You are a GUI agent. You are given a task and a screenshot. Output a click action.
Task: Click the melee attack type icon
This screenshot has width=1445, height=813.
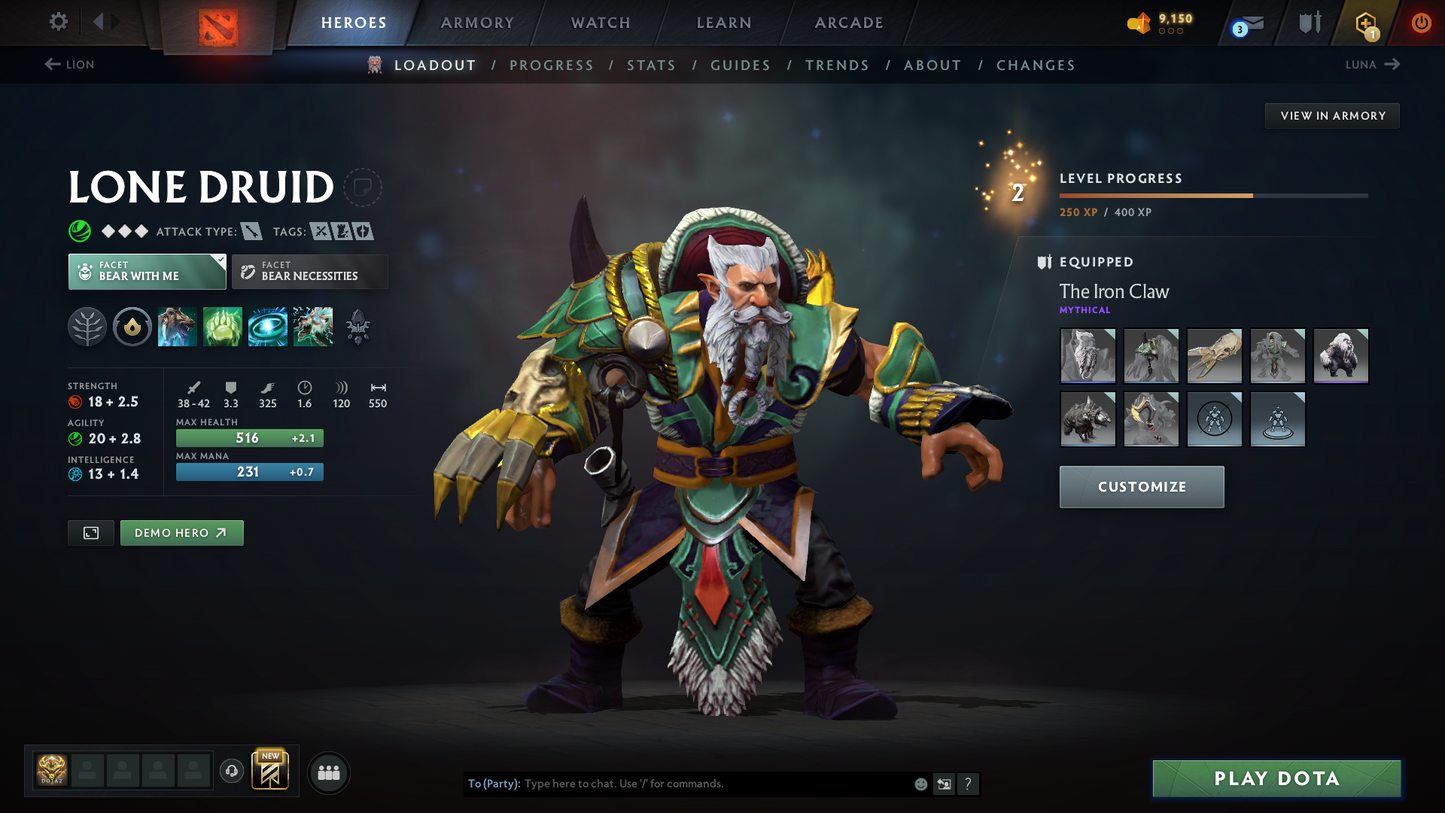click(249, 231)
